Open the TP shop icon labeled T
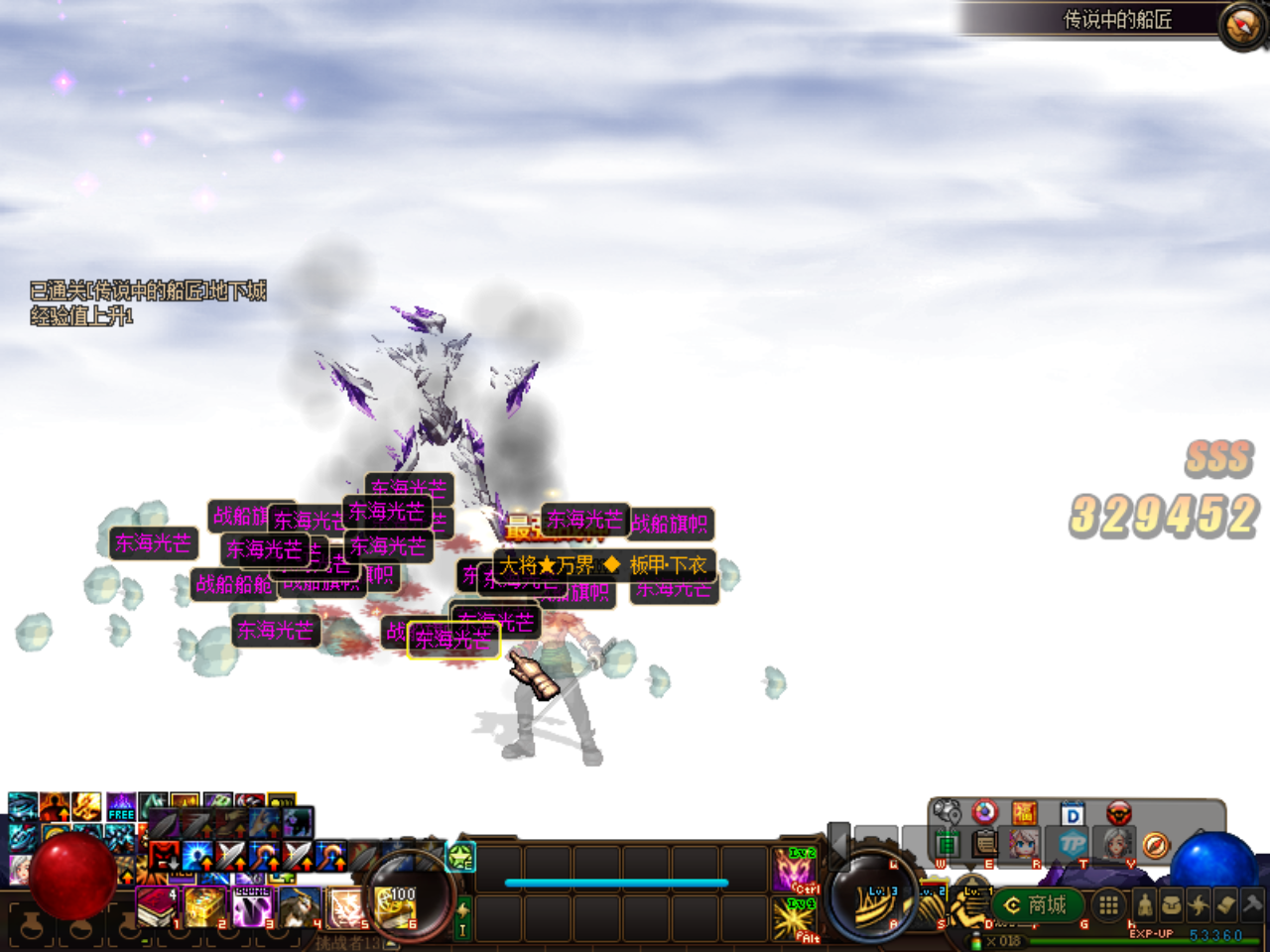 coord(1074,843)
